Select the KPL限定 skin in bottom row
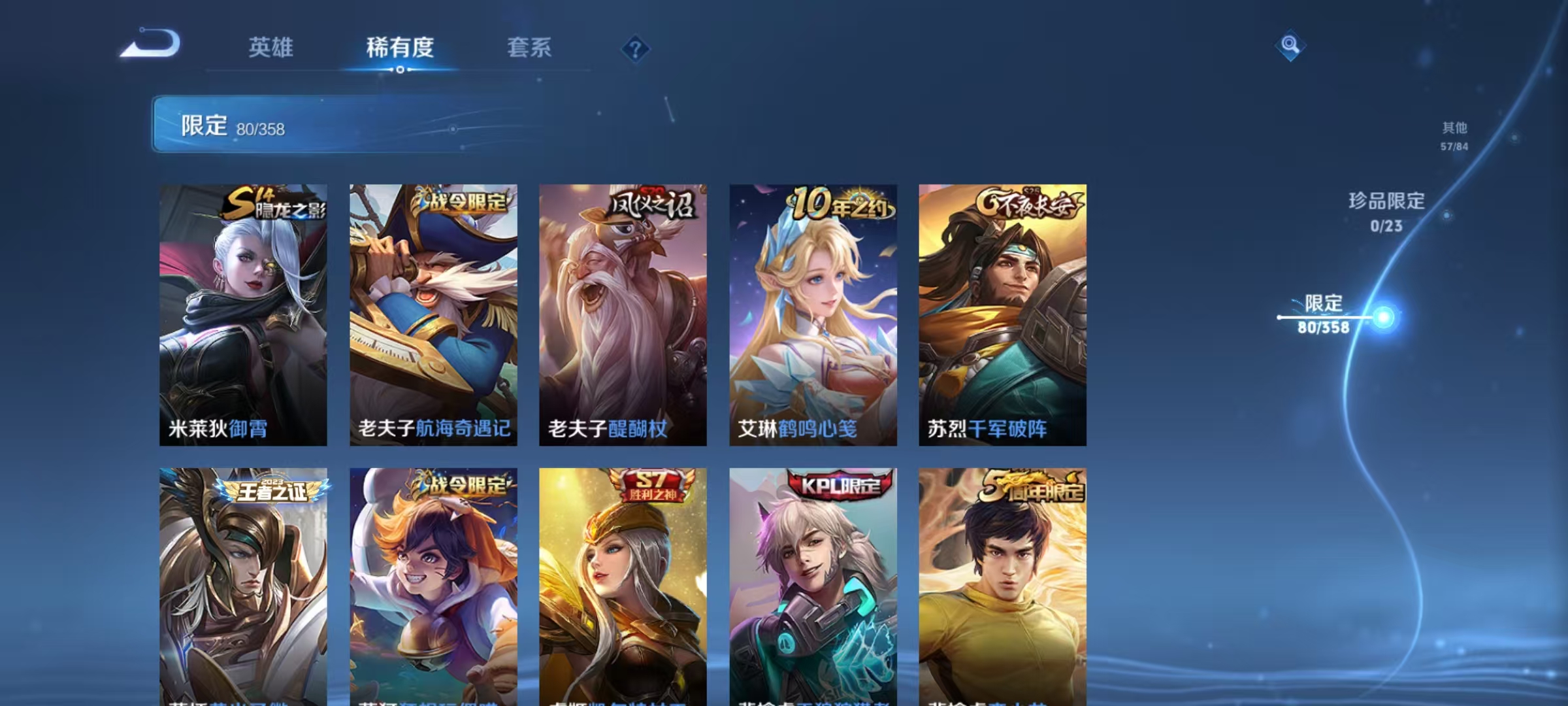Viewport: 1568px width, 706px height. coord(812,588)
